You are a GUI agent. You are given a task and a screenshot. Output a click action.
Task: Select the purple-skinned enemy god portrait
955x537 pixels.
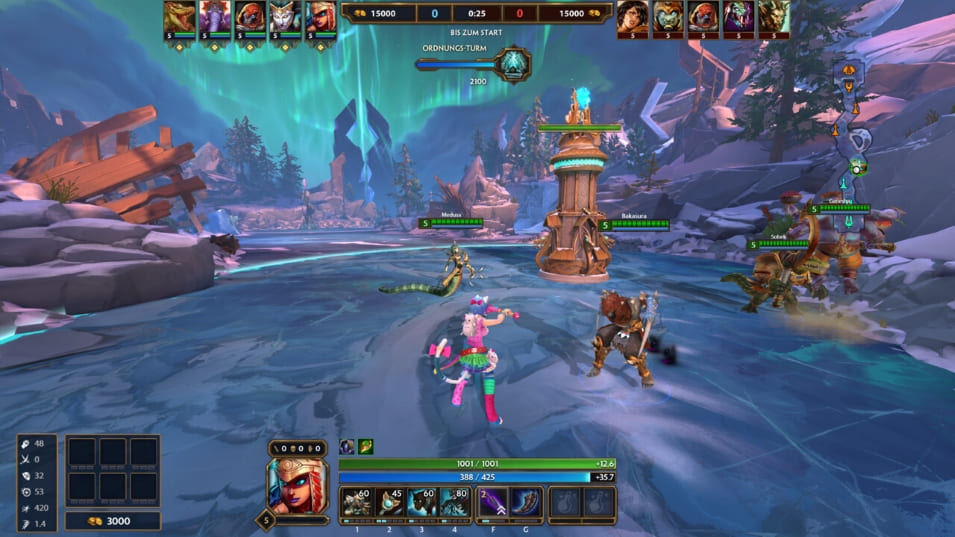pyautogui.click(x=738, y=18)
